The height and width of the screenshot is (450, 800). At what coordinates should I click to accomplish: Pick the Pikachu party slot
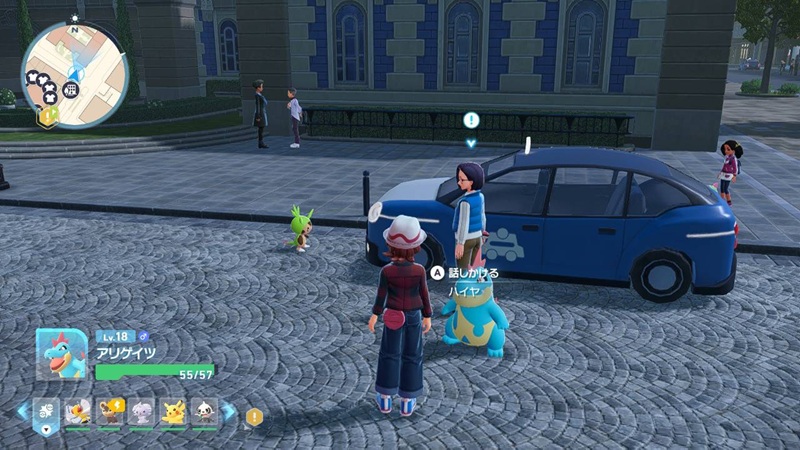click(x=174, y=412)
